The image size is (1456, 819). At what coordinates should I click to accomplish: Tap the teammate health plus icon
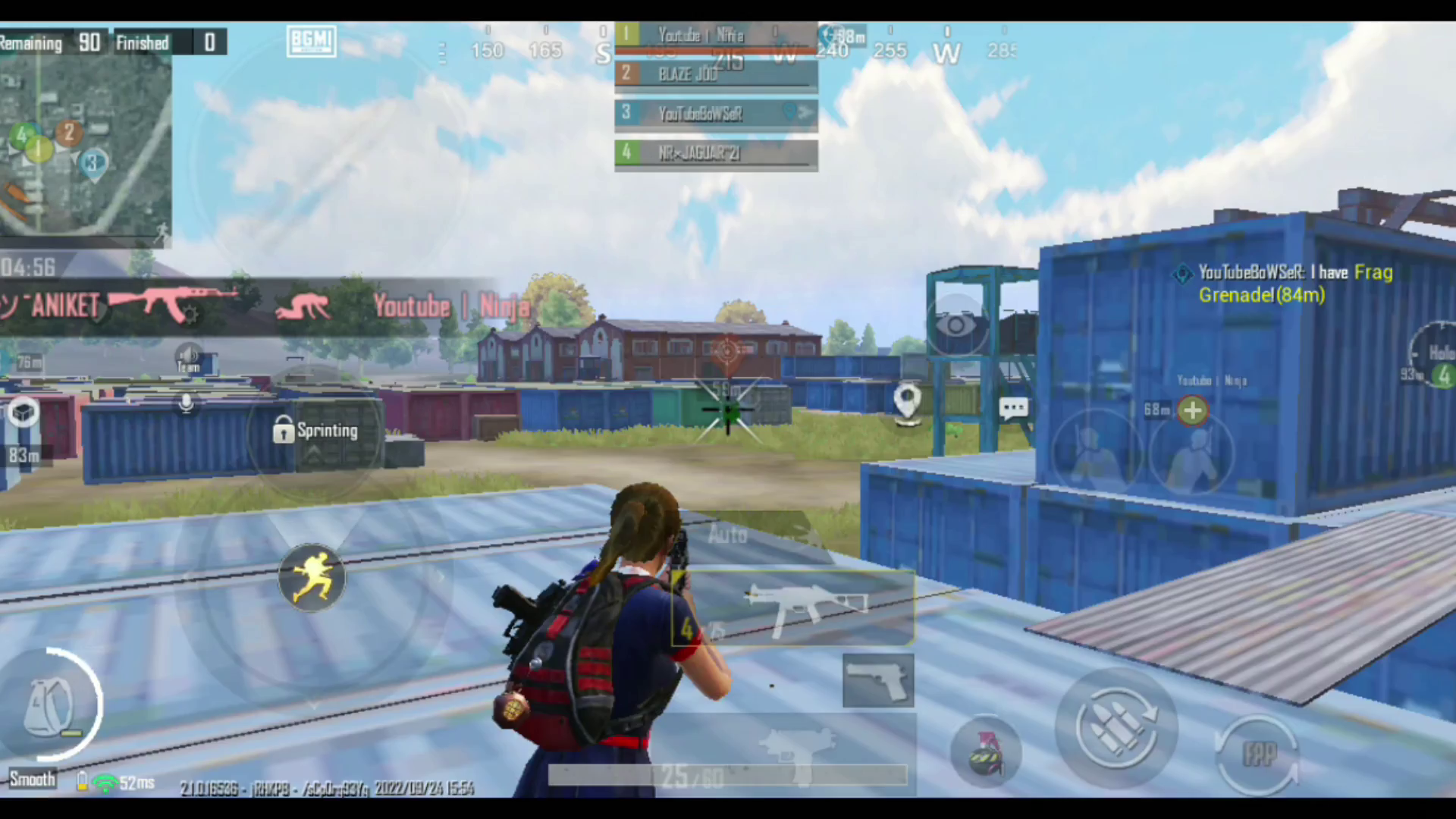tap(1193, 410)
